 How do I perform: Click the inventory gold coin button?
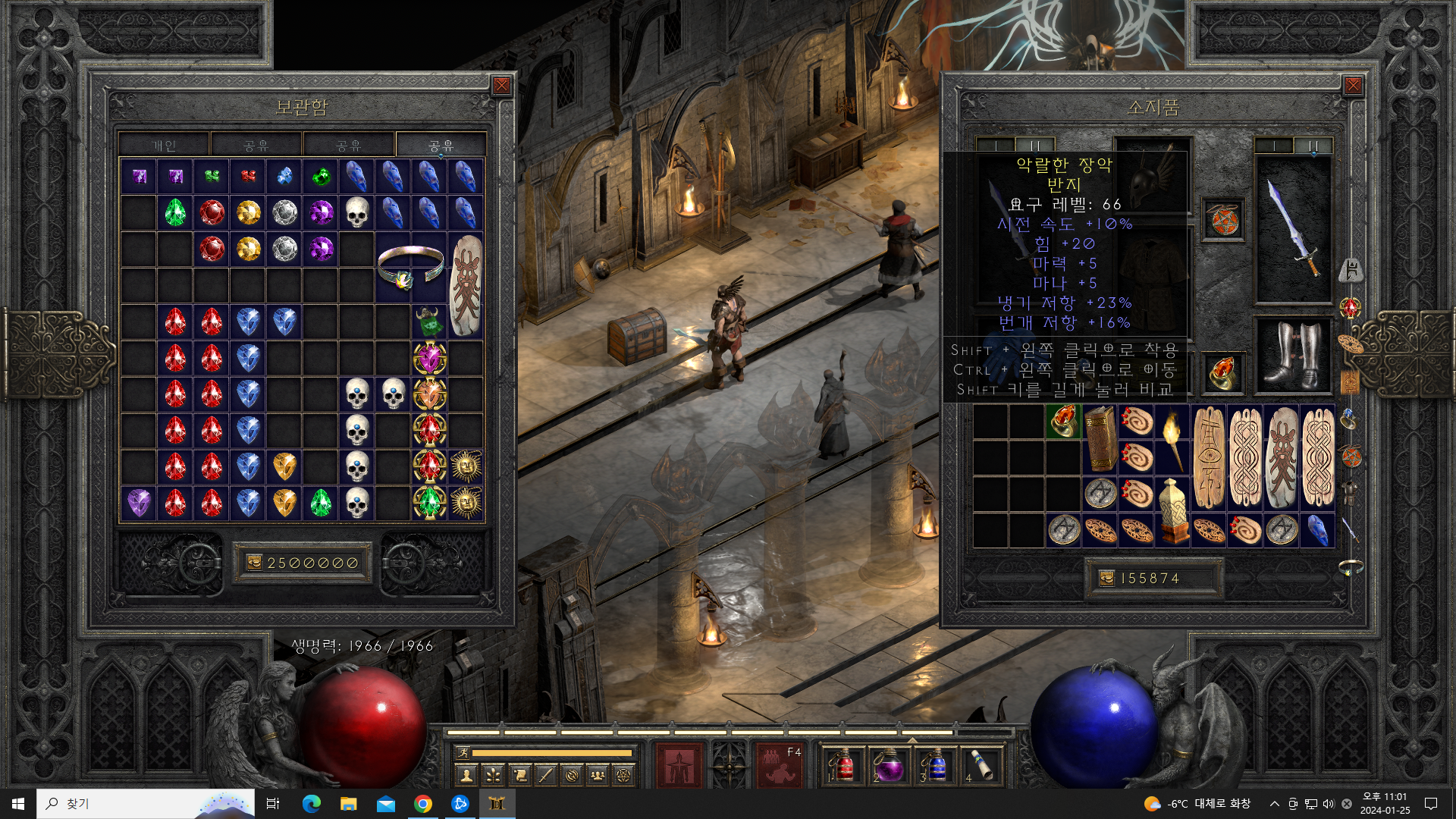[1107, 579]
